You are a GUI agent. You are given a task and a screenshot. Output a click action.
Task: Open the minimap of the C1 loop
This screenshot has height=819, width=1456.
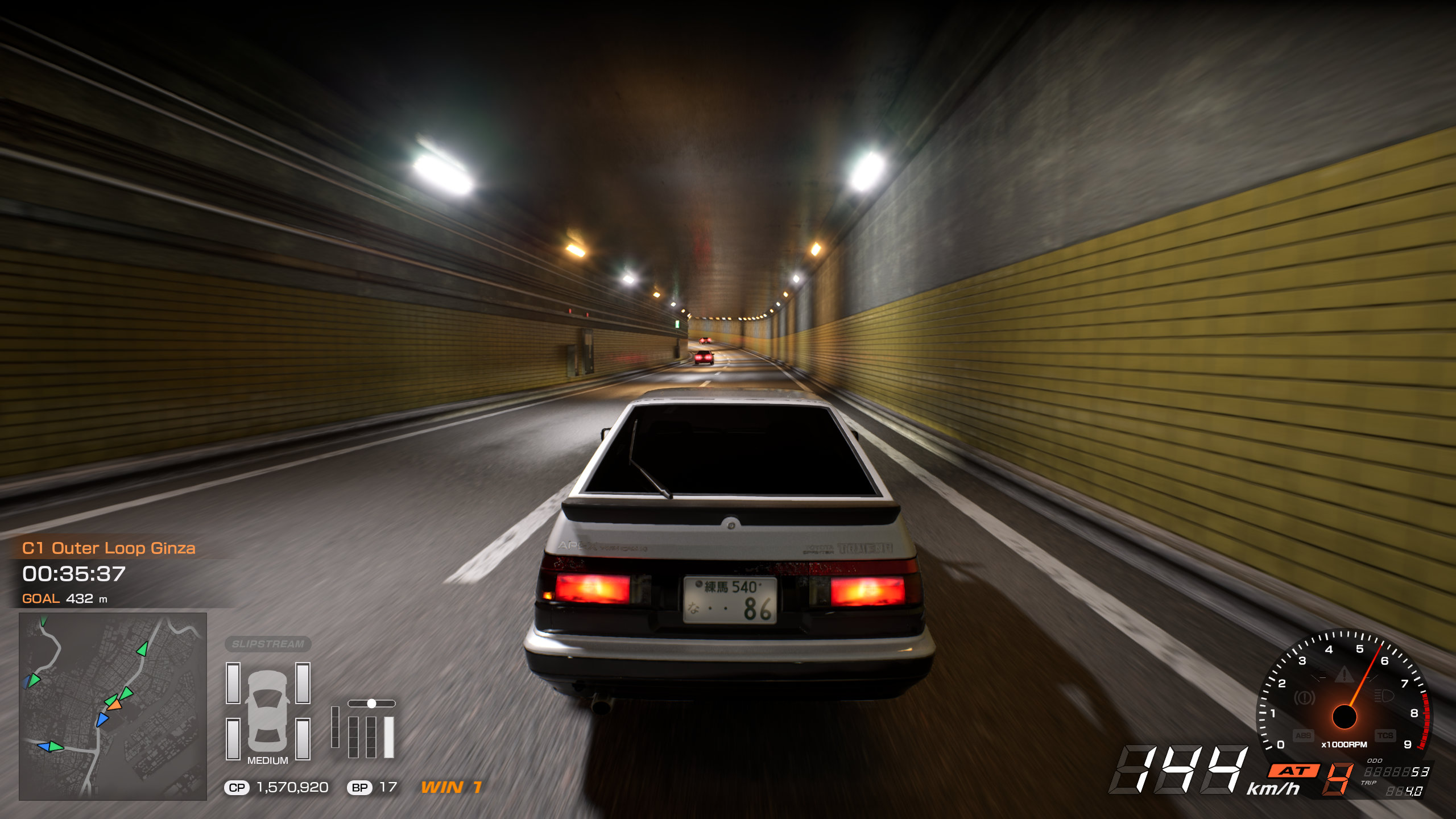pos(113,706)
